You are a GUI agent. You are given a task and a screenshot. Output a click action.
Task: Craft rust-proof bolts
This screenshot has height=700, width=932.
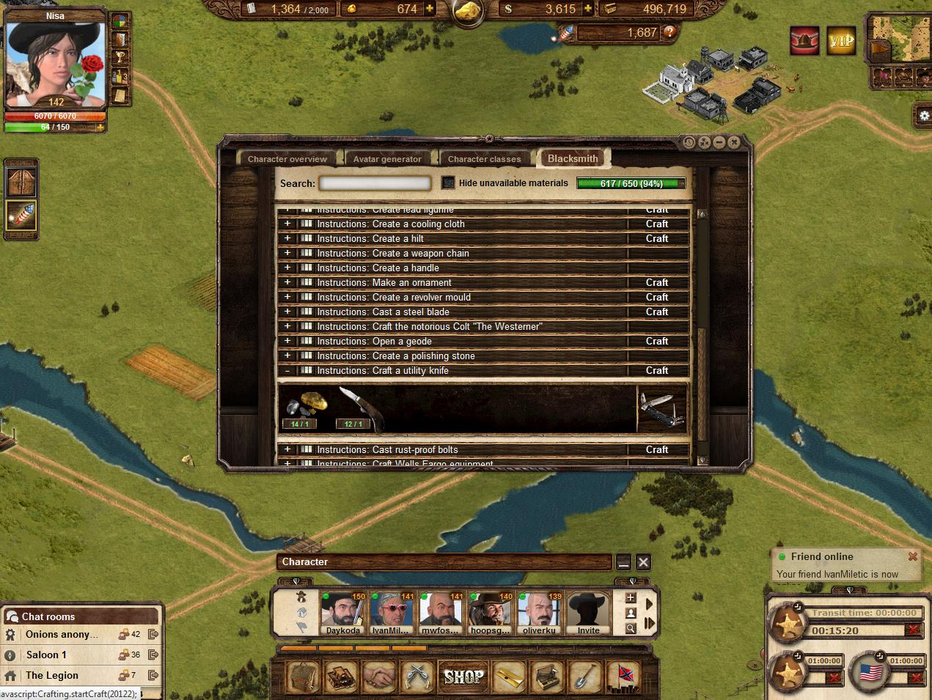pyautogui.click(x=656, y=450)
